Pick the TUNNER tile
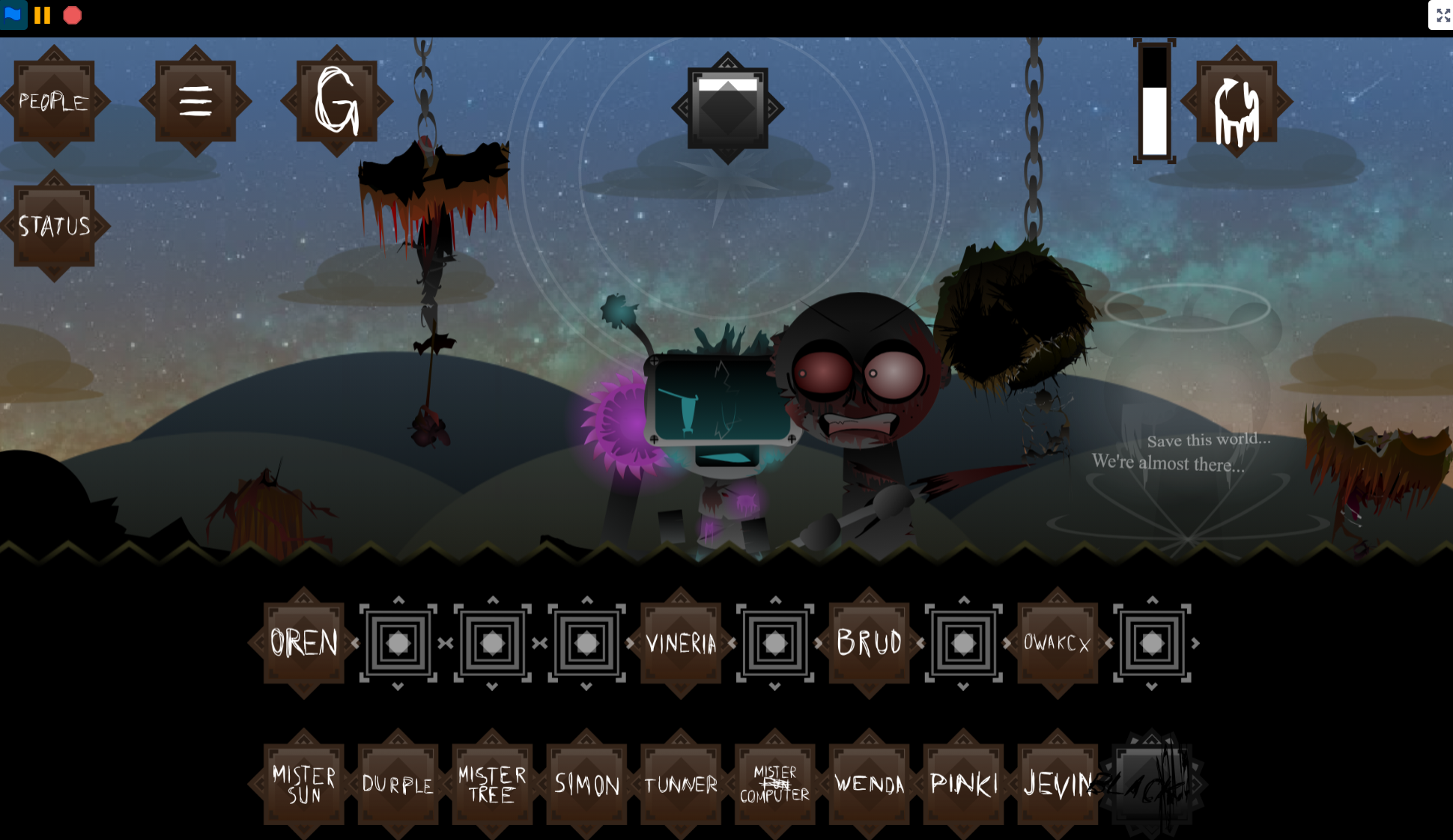The height and width of the screenshot is (840, 1453). tap(681, 784)
